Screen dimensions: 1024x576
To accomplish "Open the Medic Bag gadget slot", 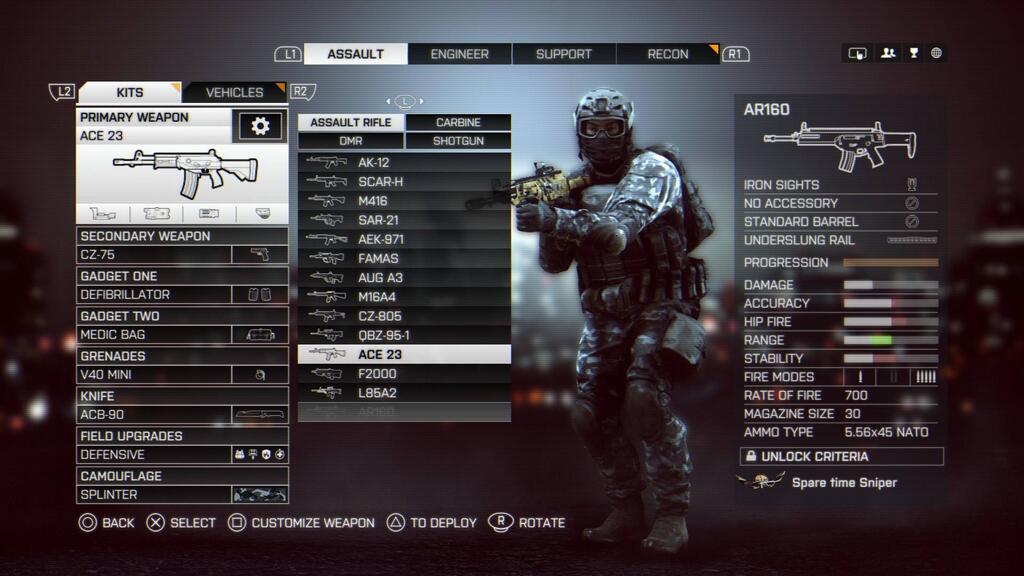I will [183, 335].
